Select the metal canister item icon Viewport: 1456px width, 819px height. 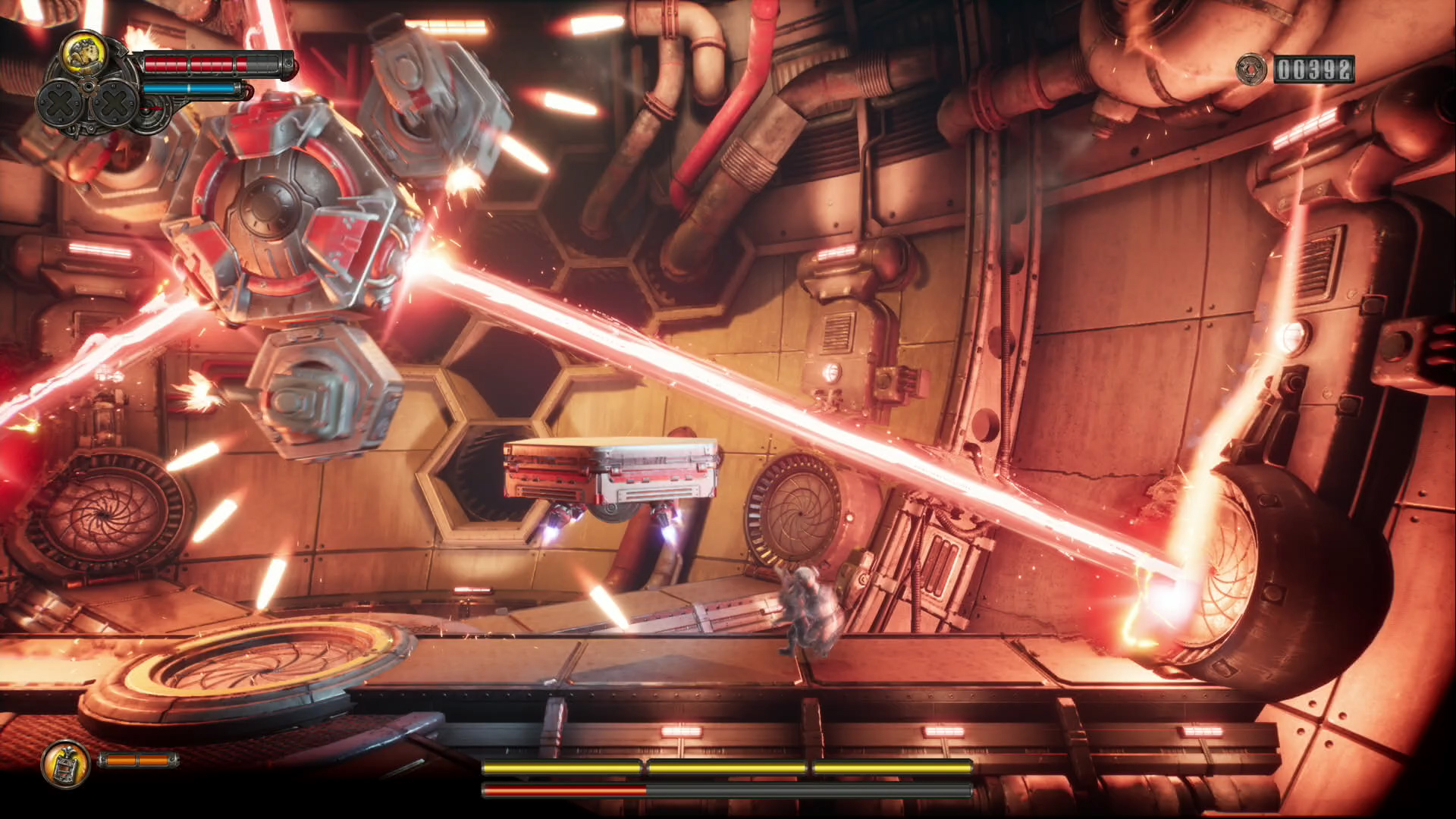pyautogui.click(x=65, y=762)
